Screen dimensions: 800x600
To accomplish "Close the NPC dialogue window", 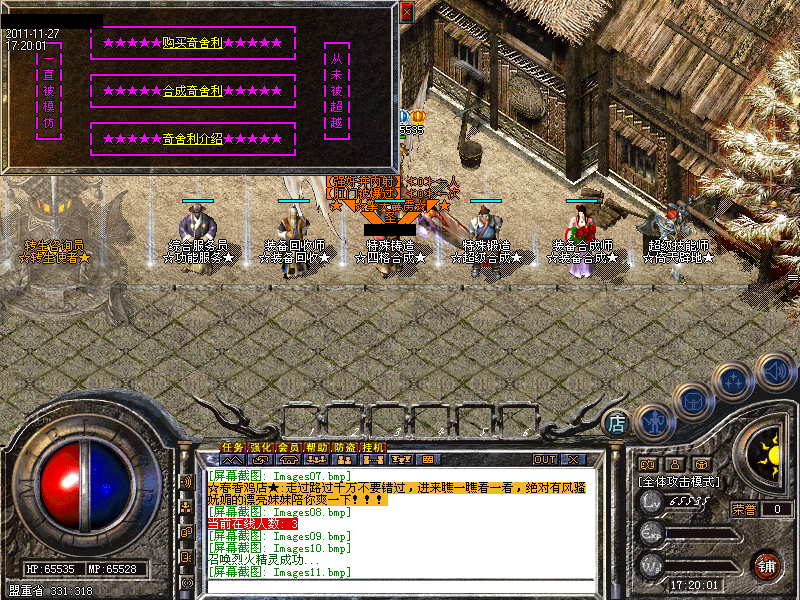I will (x=406, y=11).
